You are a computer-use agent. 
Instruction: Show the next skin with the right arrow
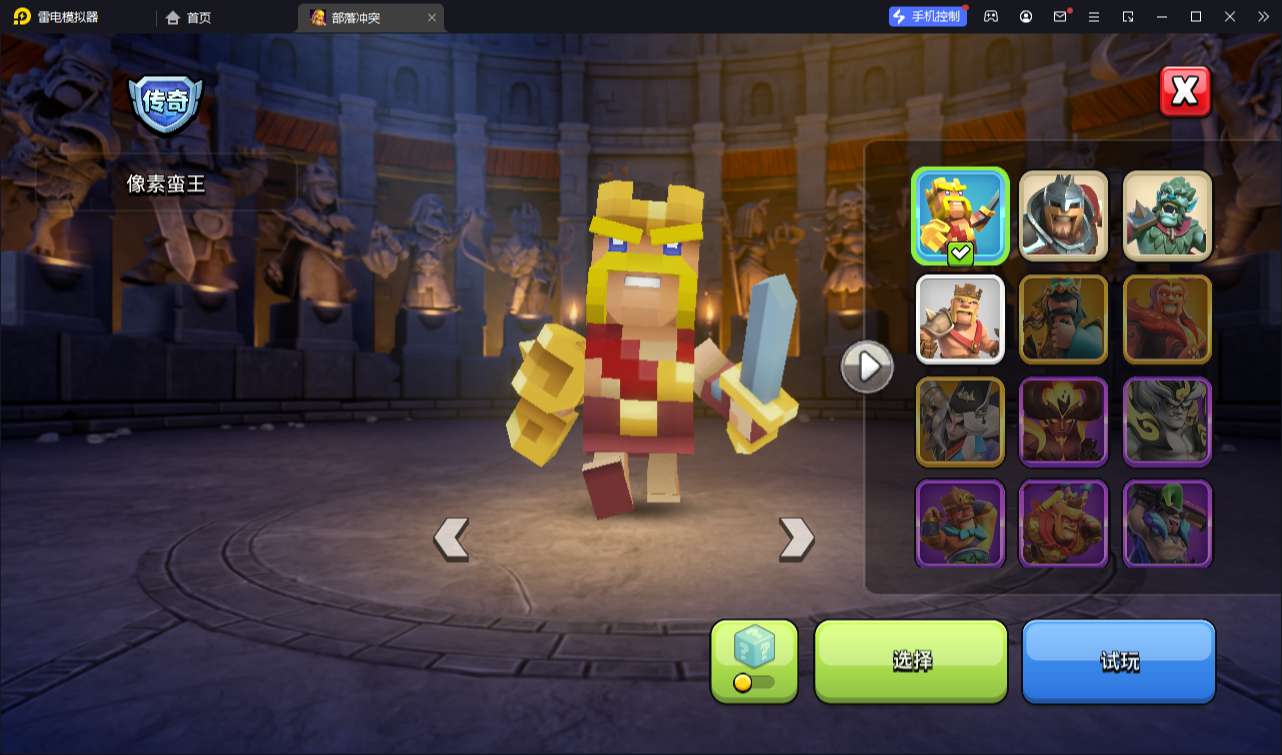click(x=796, y=539)
